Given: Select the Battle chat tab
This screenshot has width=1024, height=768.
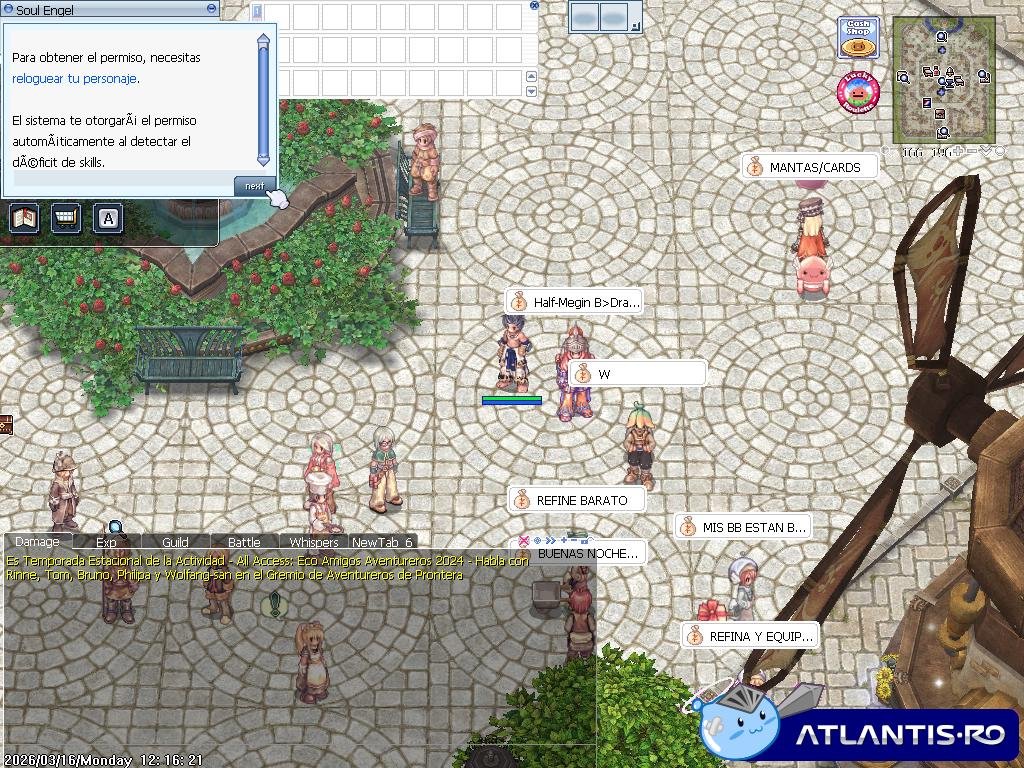Looking at the screenshot, I should click(244, 542).
